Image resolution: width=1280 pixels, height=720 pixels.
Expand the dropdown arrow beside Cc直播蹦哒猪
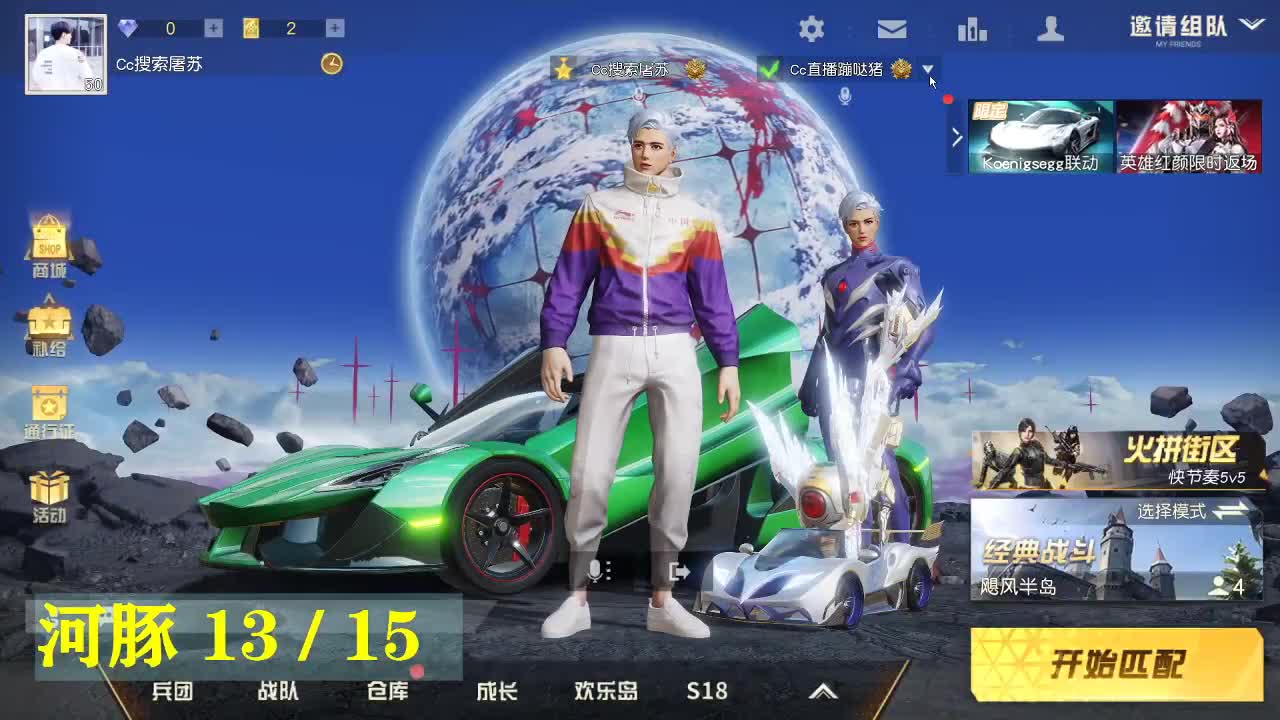coord(928,71)
